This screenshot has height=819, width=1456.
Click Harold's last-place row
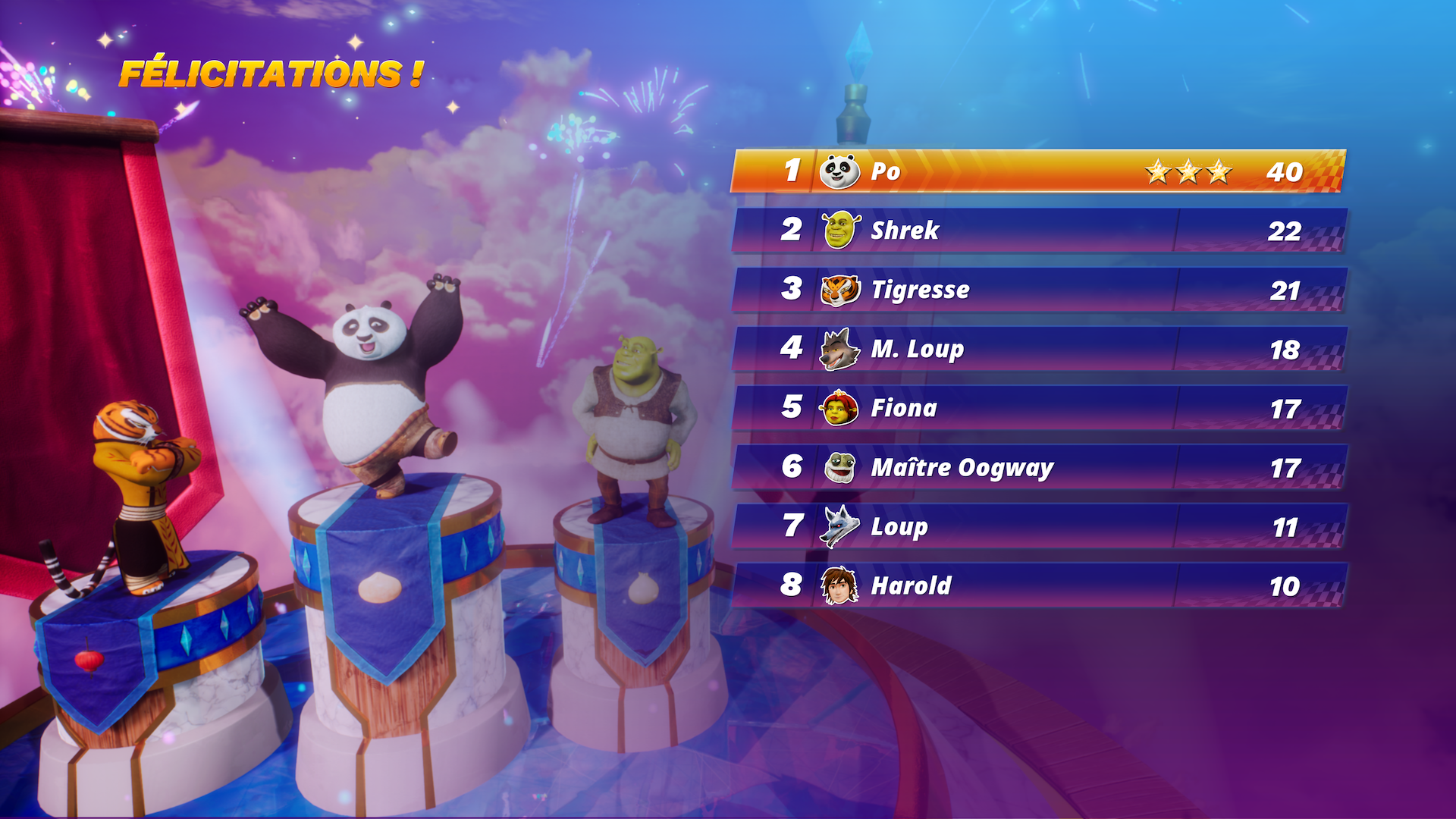click(x=1037, y=585)
